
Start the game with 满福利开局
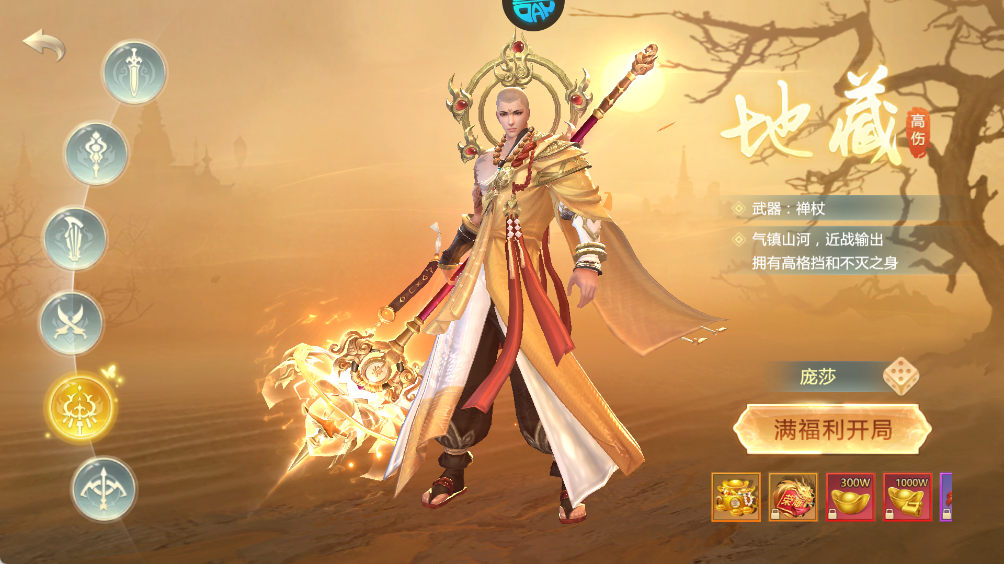832,430
